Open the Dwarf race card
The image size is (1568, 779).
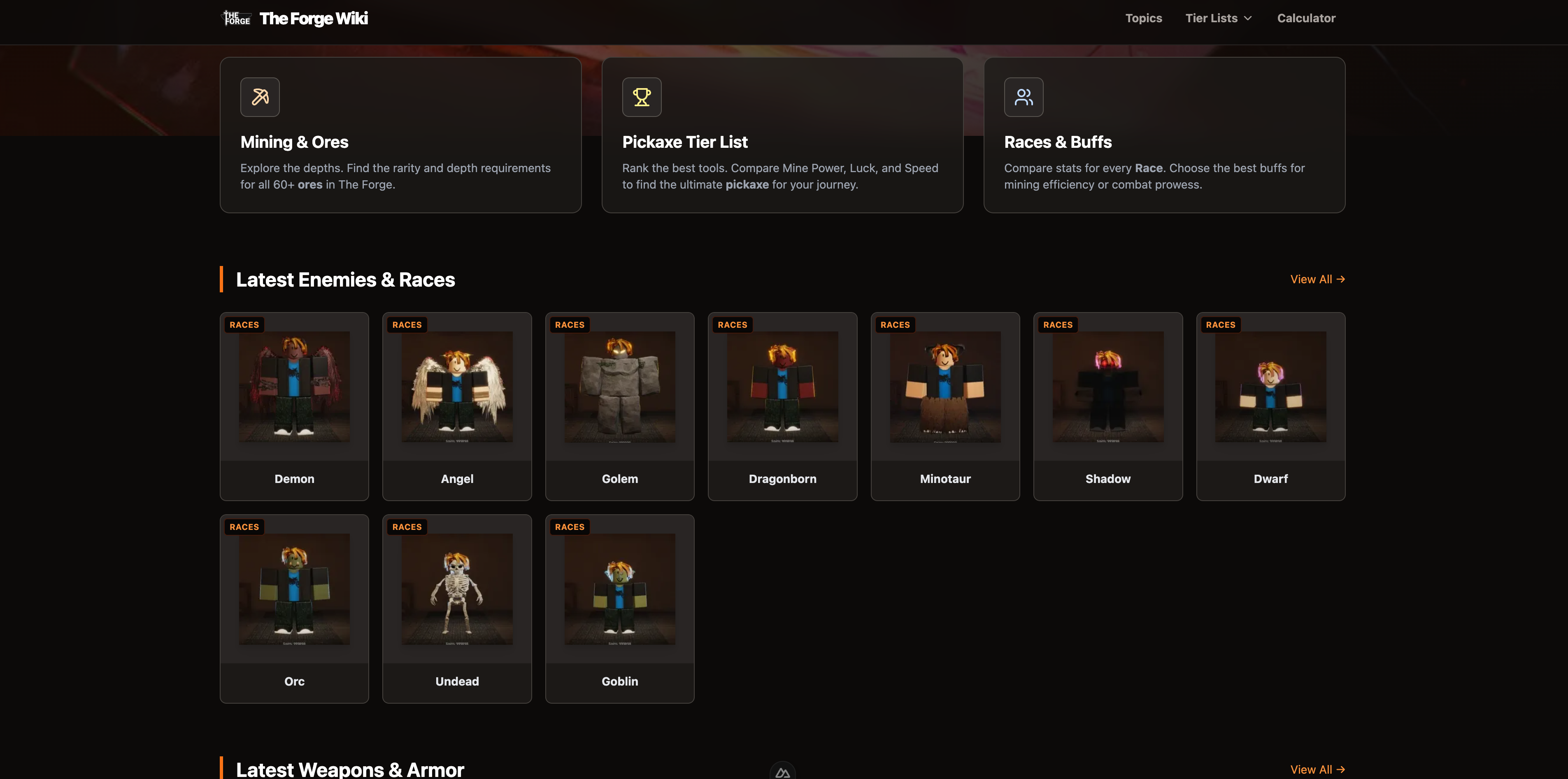pos(1270,406)
